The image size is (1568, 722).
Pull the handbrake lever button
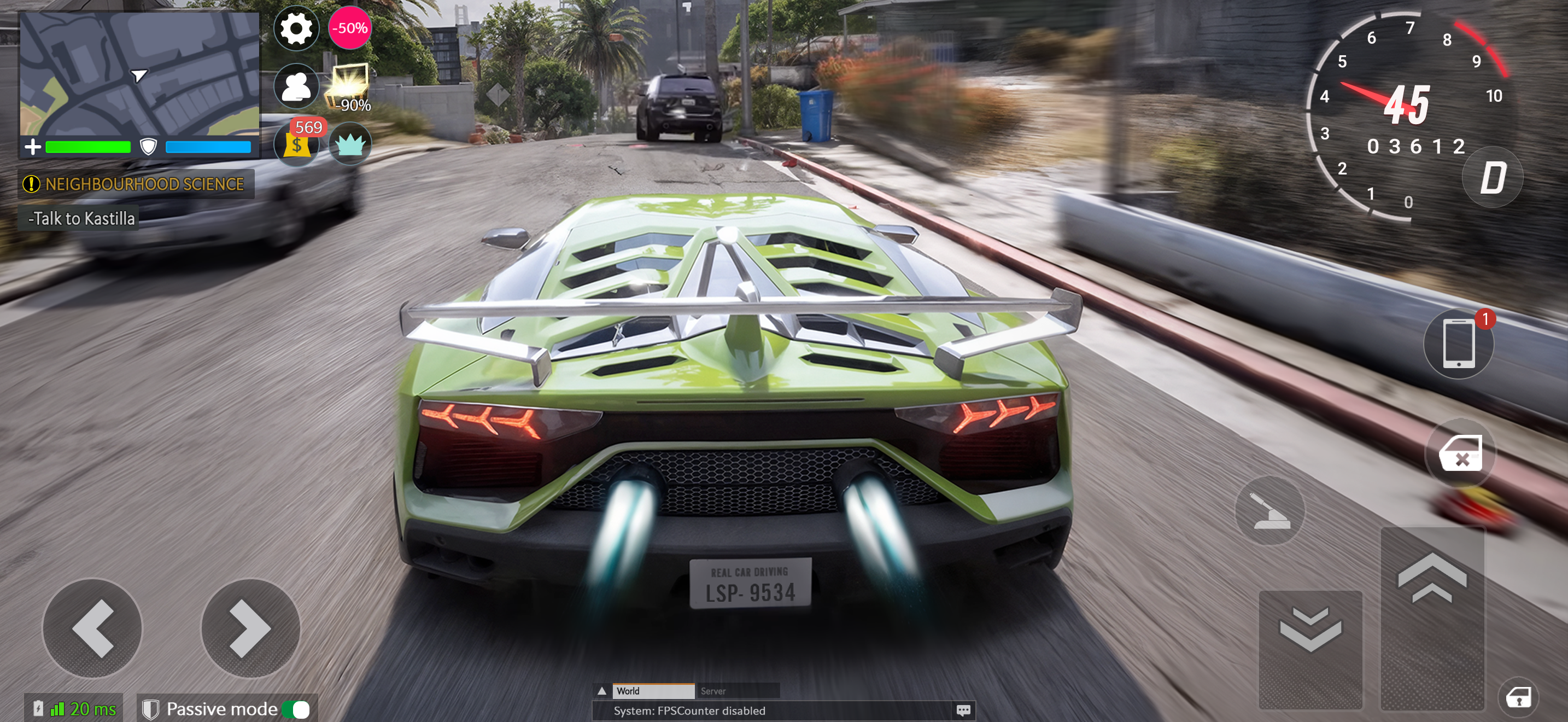click(x=1269, y=510)
